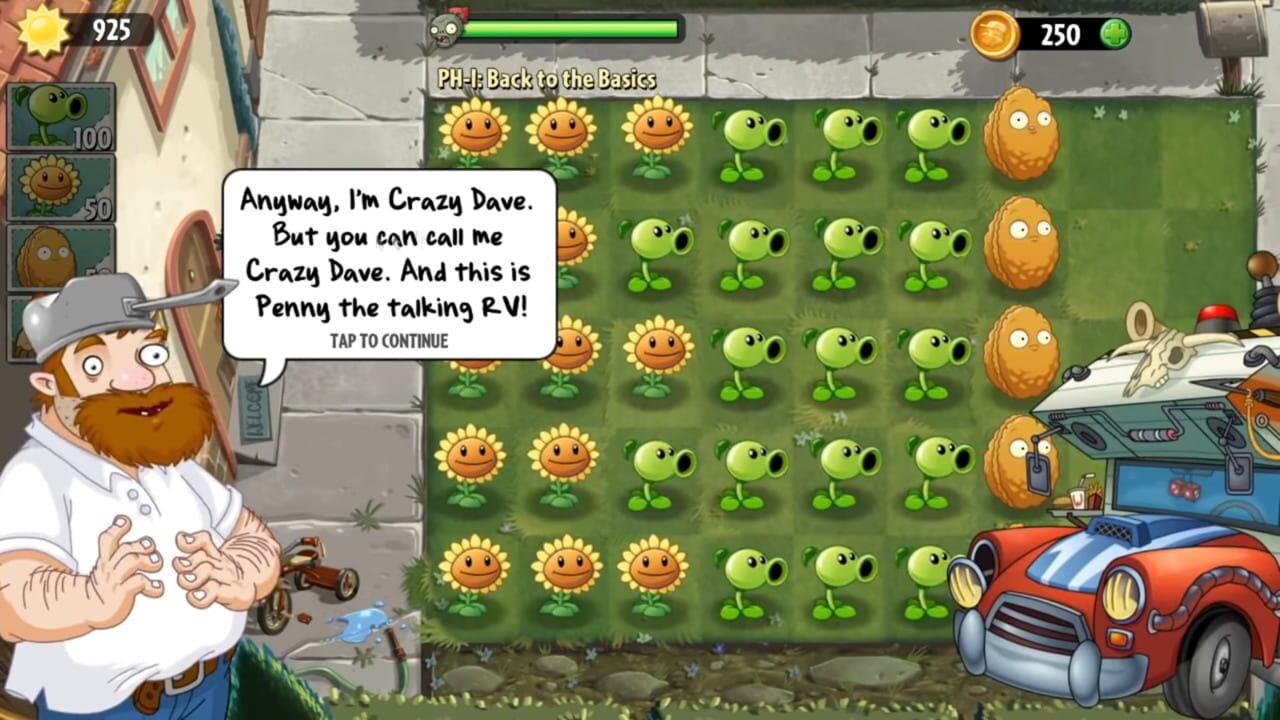Click the level title PH-1: Back to the Basics
Viewport: 1280px width, 720px height.
pos(545,78)
